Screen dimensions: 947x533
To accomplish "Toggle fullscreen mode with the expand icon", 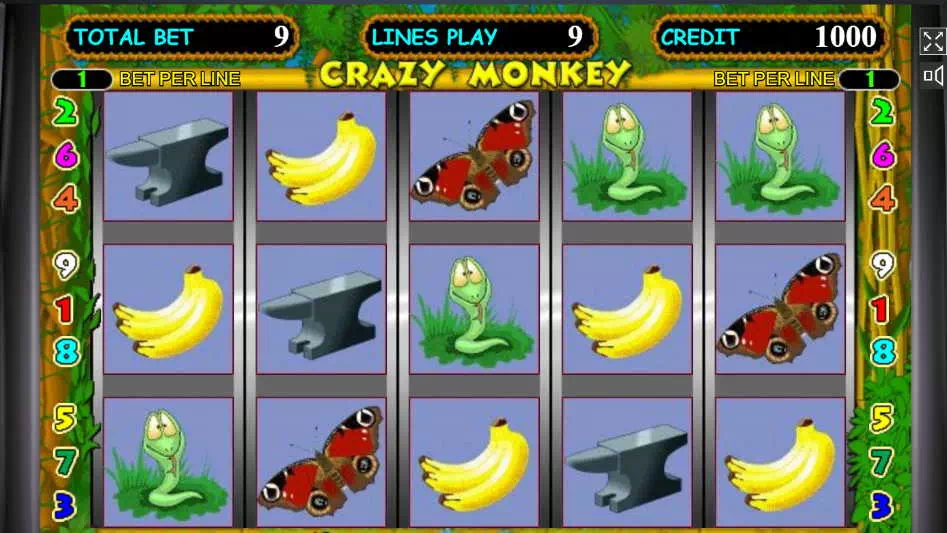I will [932, 41].
